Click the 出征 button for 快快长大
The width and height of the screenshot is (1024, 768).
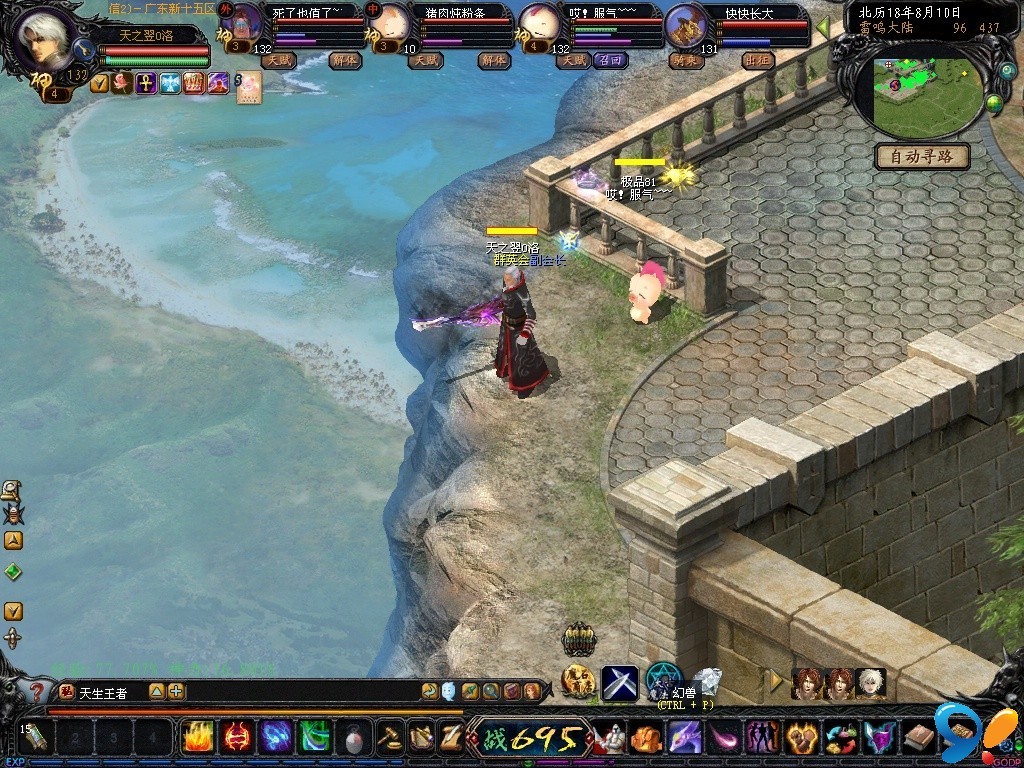(757, 60)
